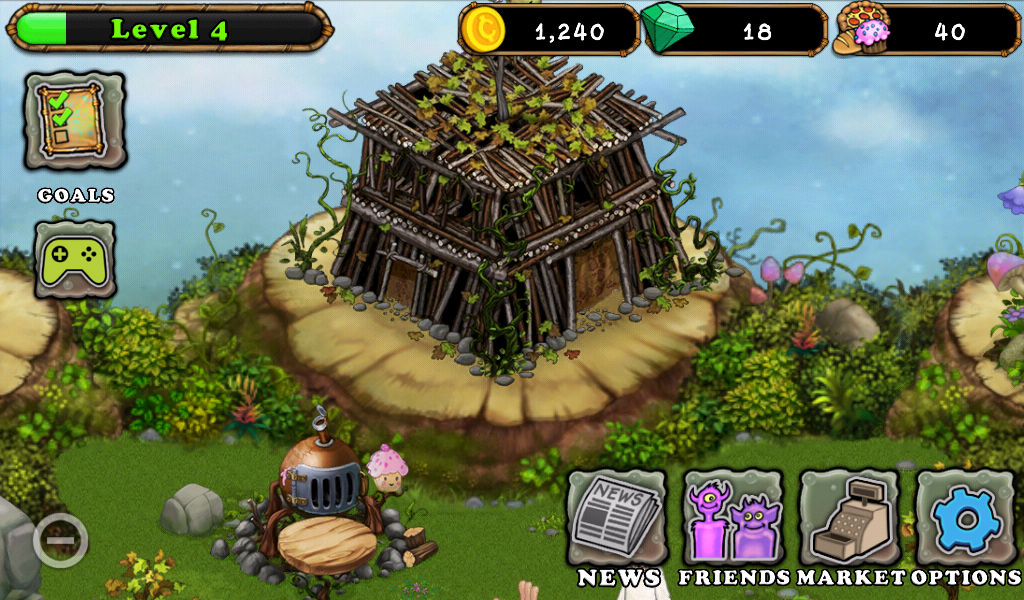
Task: Open the Options gear menu
Action: (966, 519)
